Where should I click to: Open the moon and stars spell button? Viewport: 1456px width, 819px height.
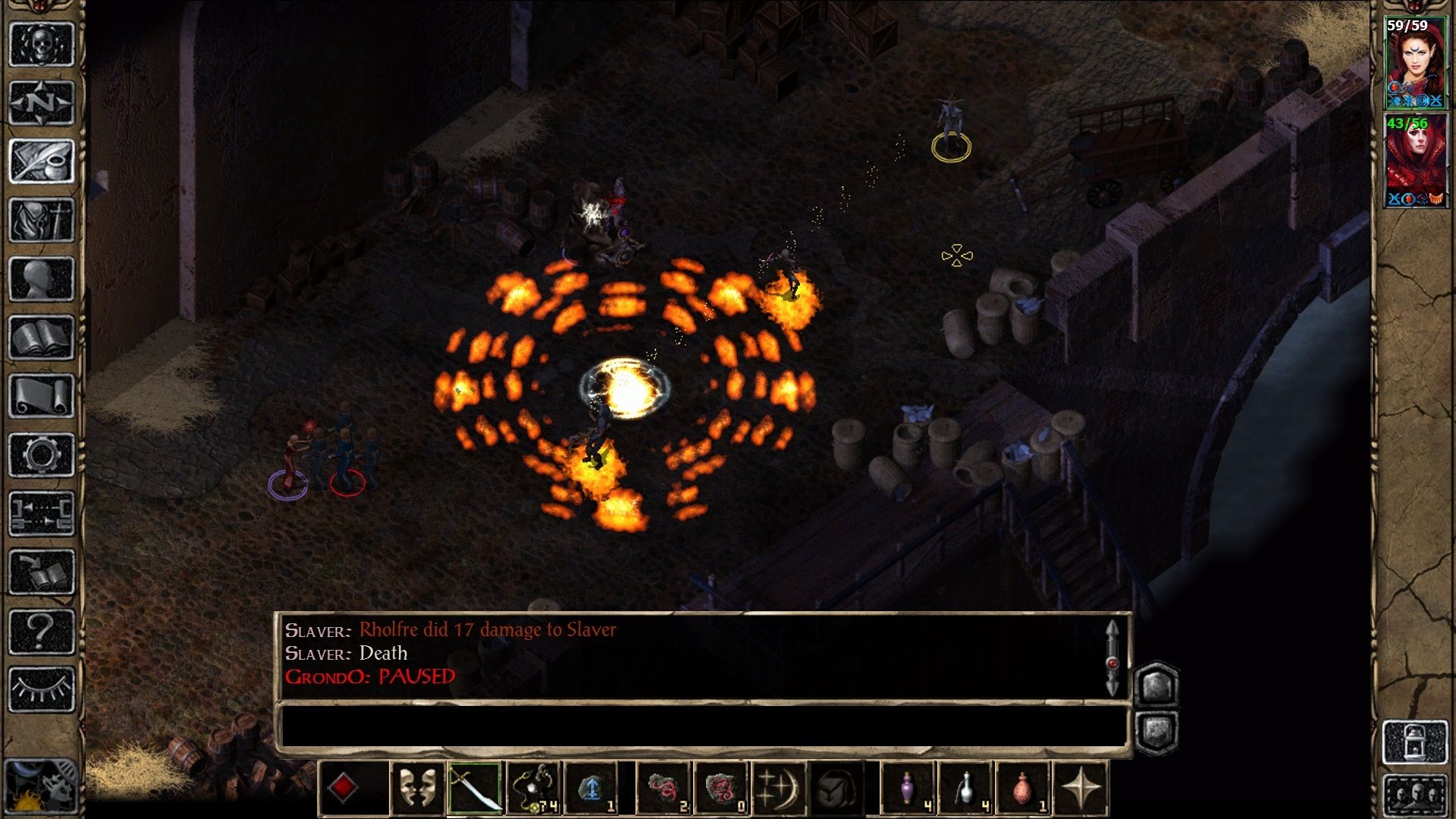tap(779, 789)
